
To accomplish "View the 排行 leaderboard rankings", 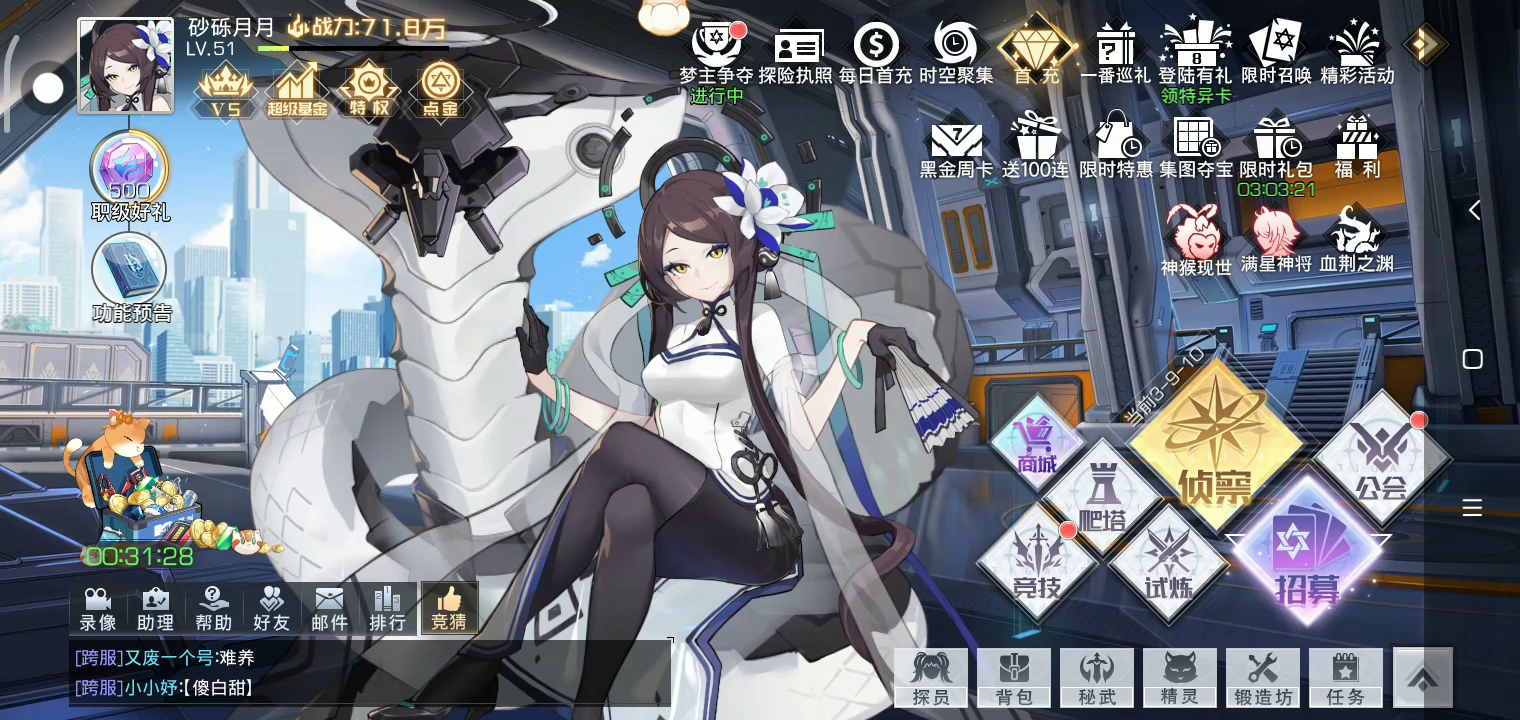I will [x=387, y=608].
